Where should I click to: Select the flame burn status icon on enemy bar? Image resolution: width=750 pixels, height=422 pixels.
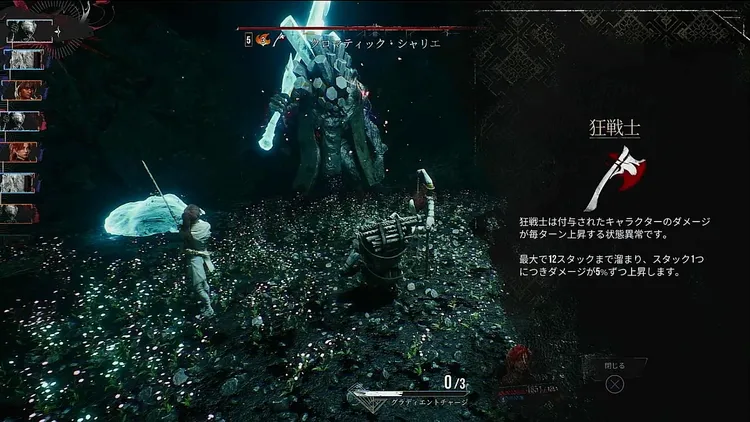point(263,41)
